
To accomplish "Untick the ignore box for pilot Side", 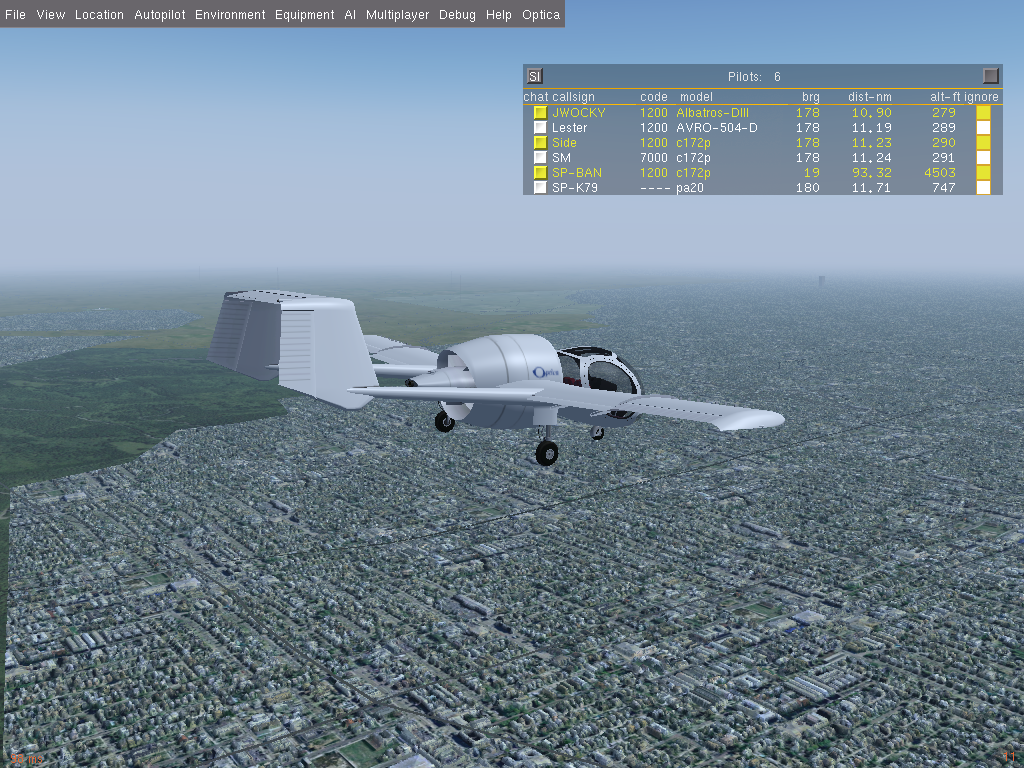I will 983,143.
